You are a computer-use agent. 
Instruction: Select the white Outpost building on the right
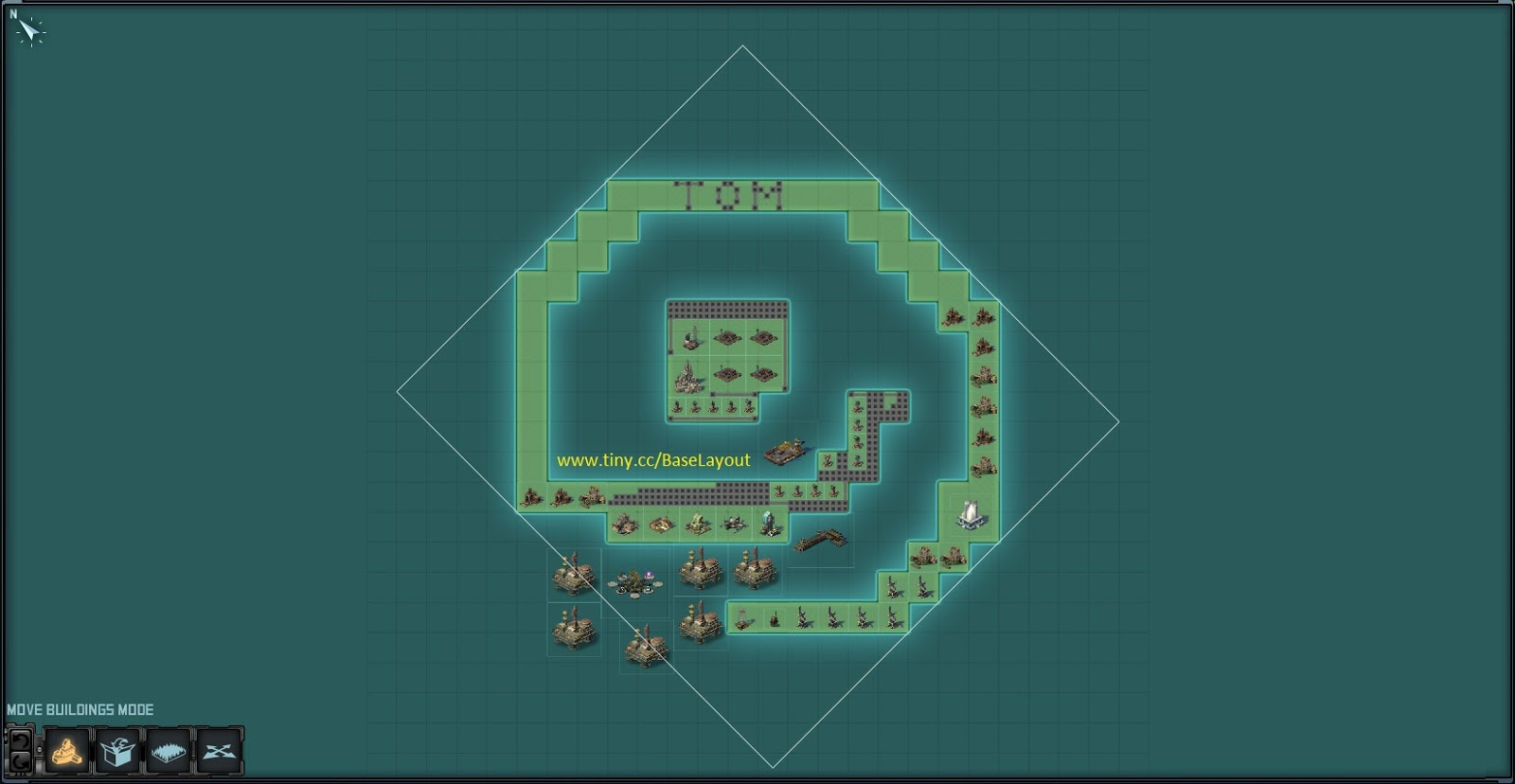coord(970,514)
